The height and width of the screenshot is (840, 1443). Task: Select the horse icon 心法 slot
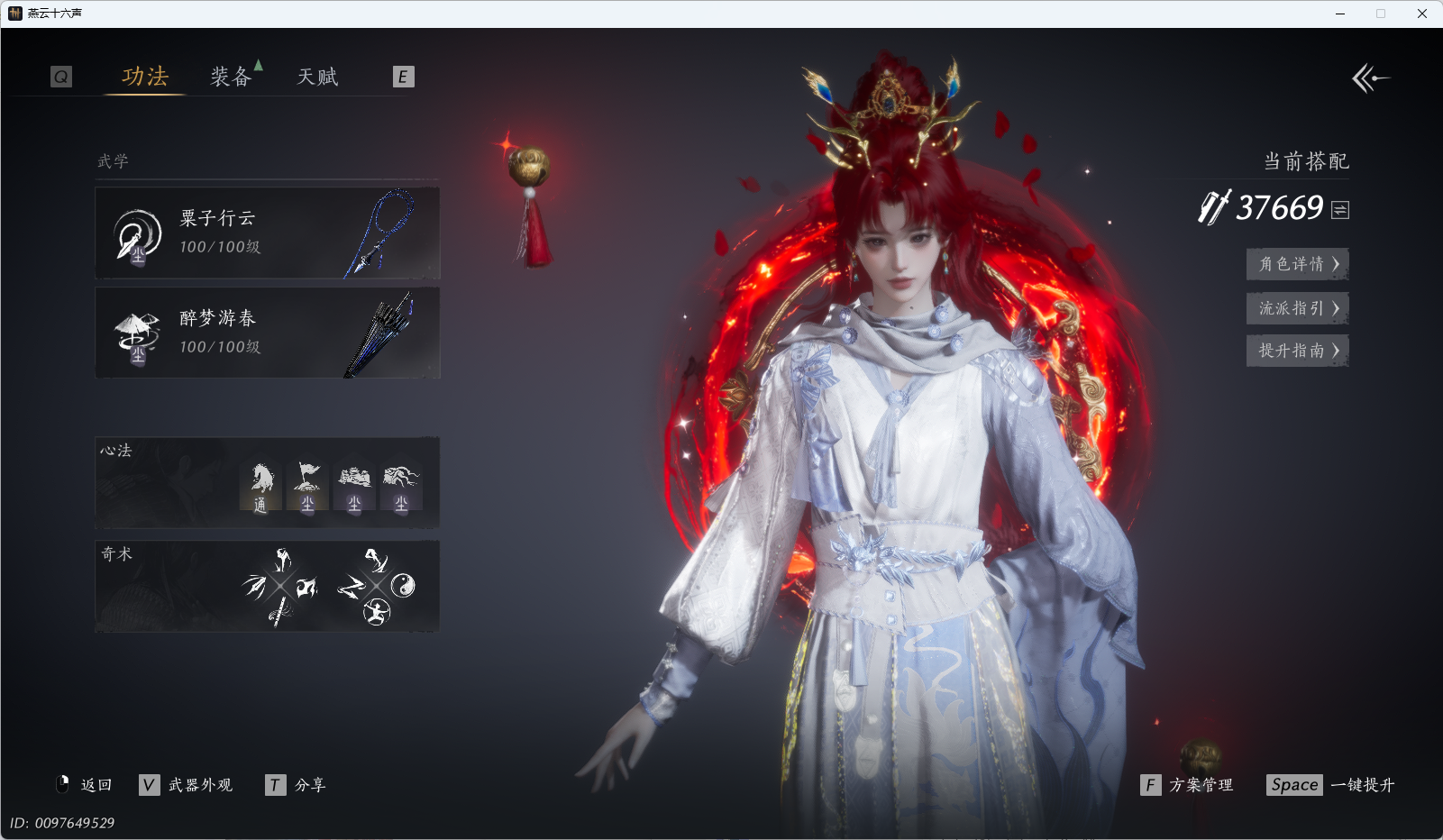tap(260, 487)
